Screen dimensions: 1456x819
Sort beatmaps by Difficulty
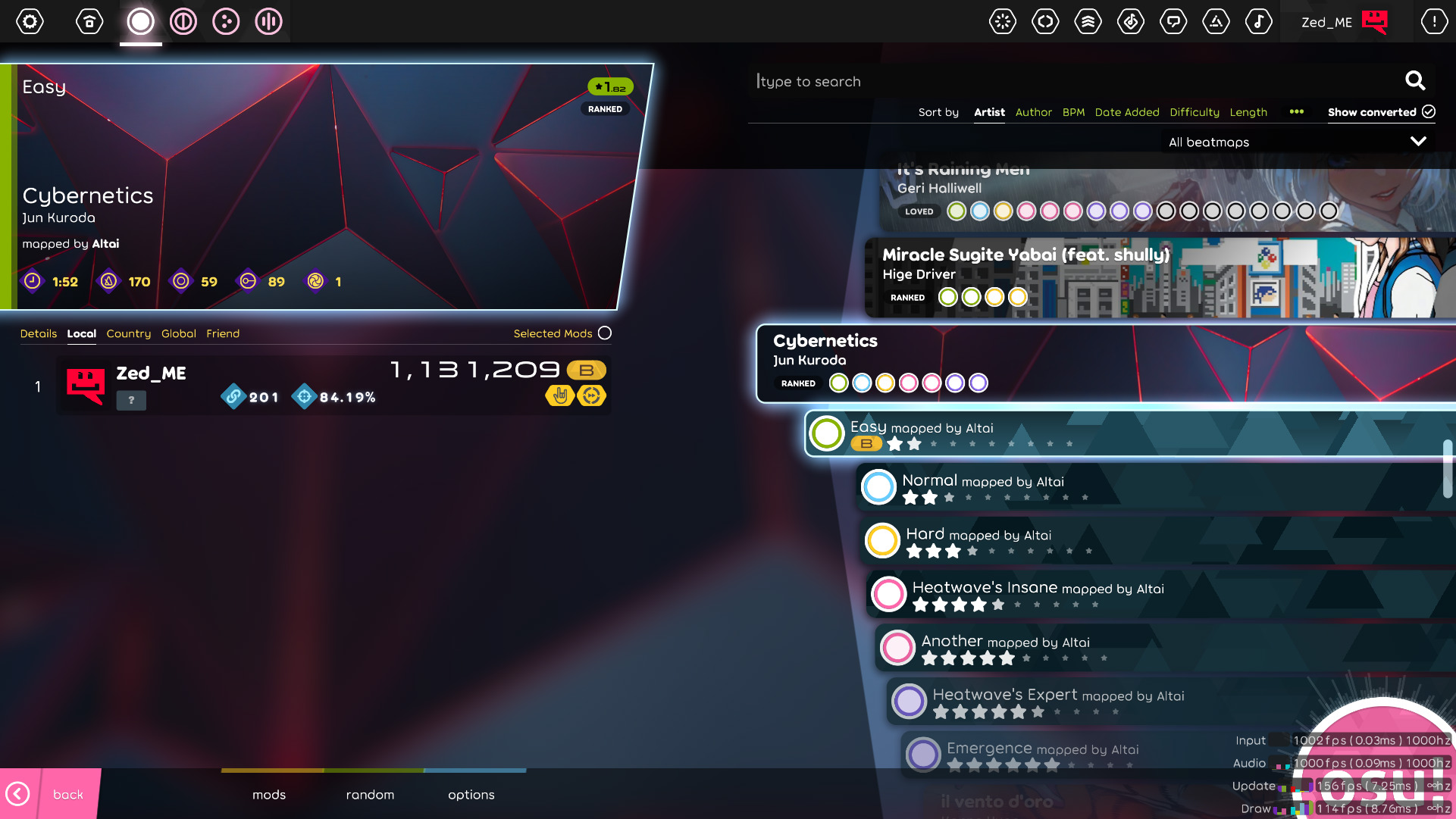[1195, 111]
